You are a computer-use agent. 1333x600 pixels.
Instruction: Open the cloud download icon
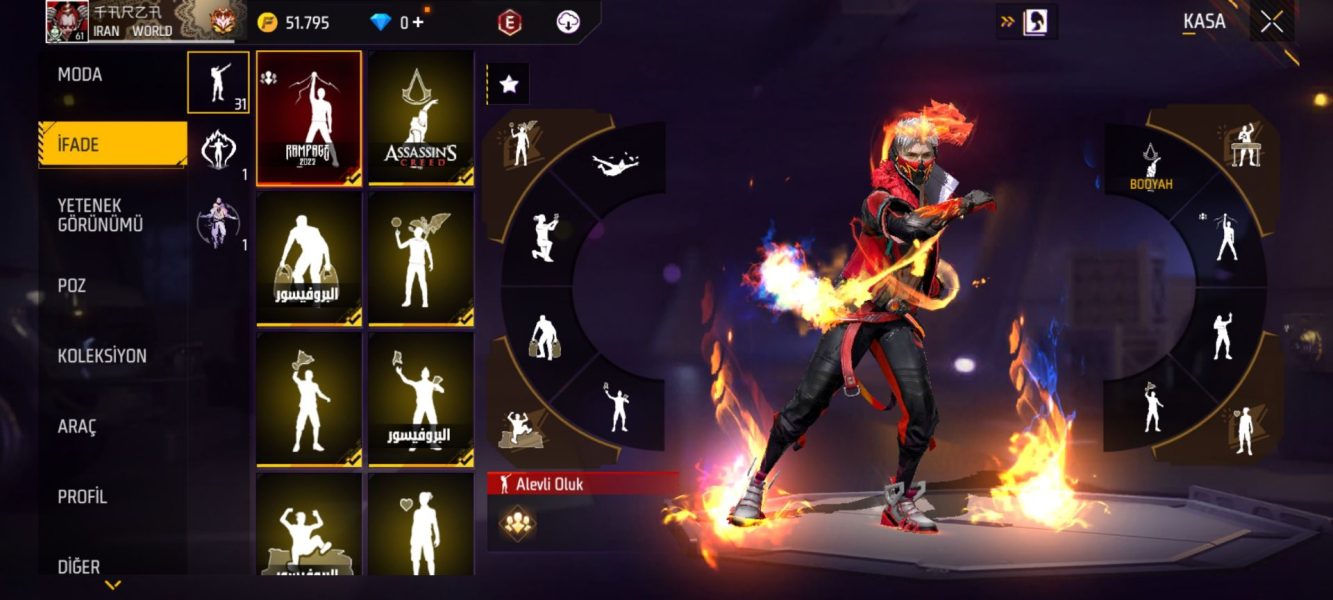tap(568, 22)
